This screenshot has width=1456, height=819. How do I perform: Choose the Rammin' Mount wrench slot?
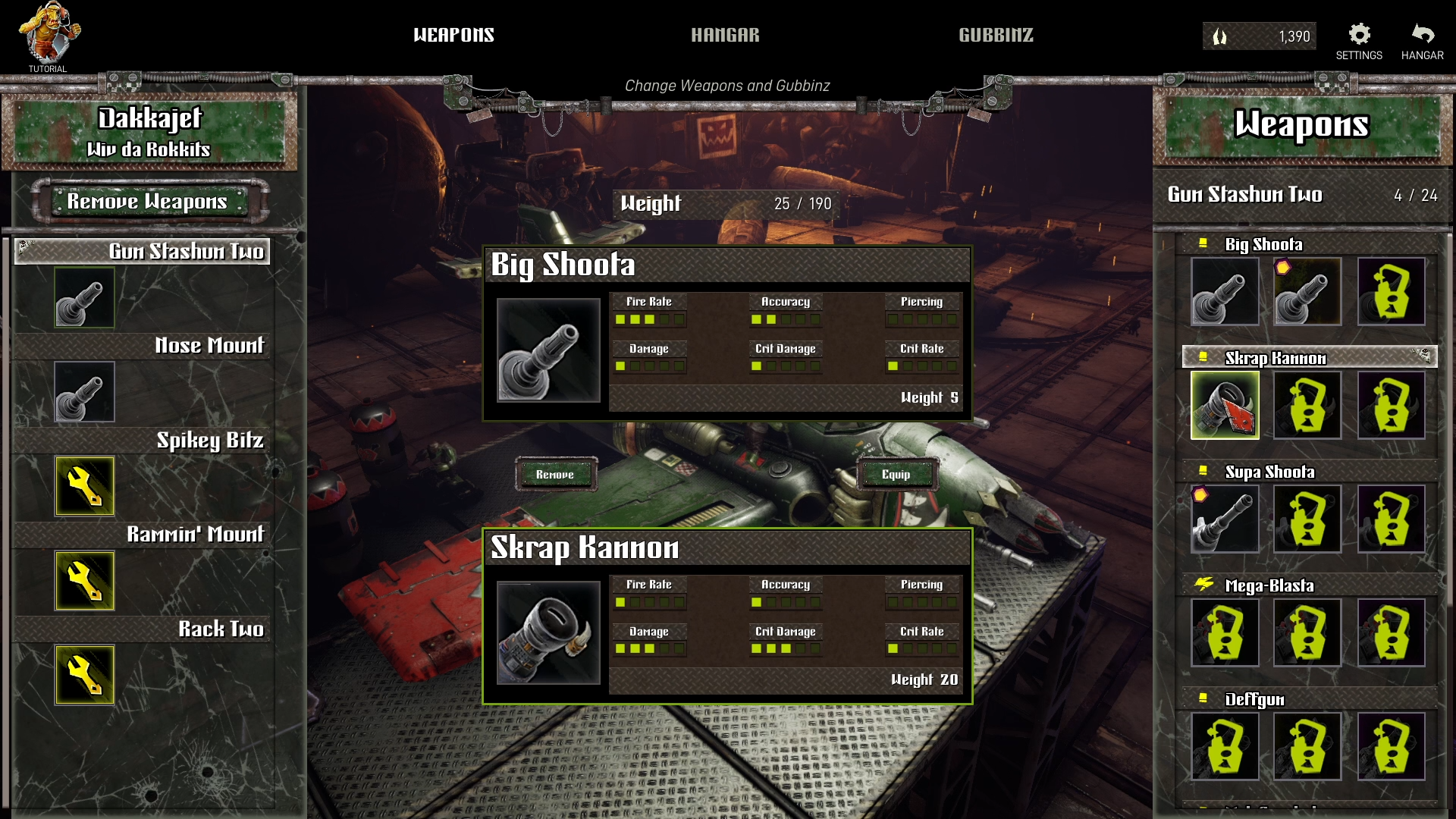(x=84, y=581)
